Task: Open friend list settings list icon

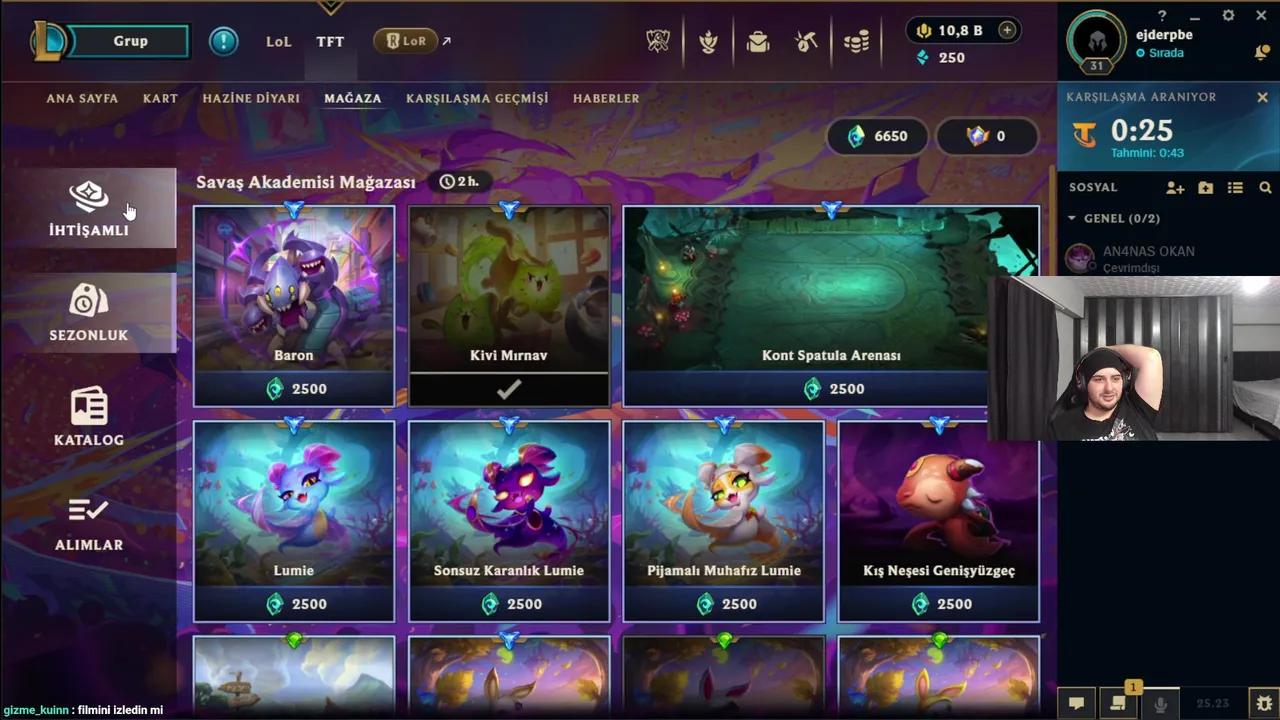Action: pyautogui.click(x=1235, y=187)
